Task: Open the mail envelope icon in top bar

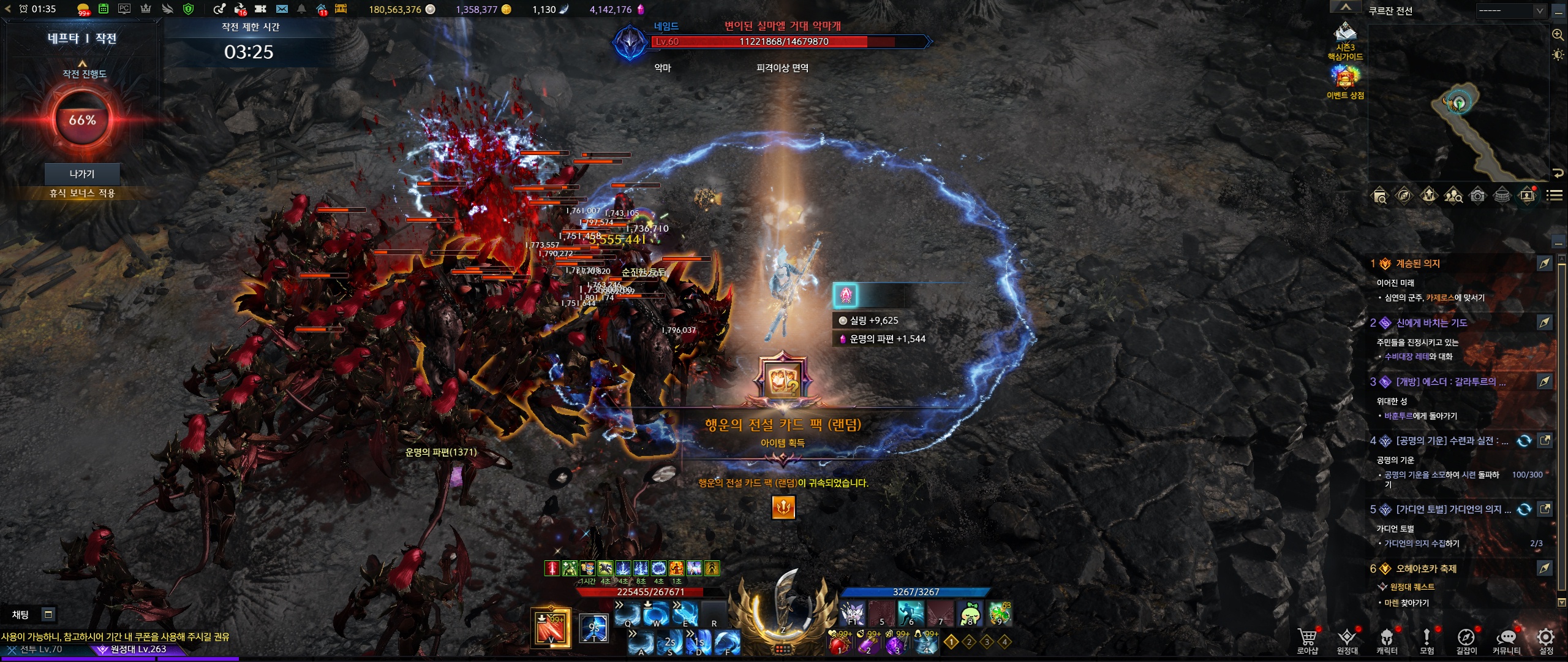Action: tap(282, 9)
